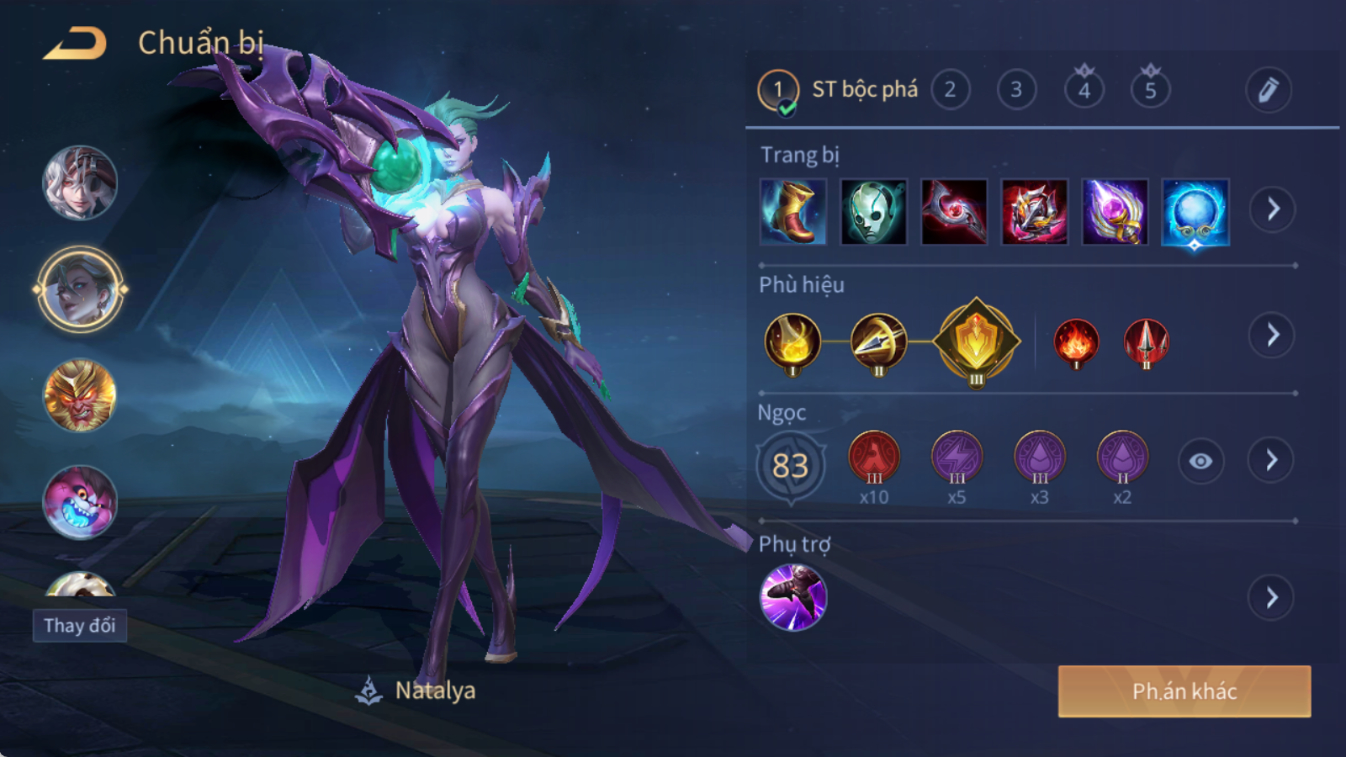Edit the build with the pencil icon
1346x757 pixels.
1268,90
